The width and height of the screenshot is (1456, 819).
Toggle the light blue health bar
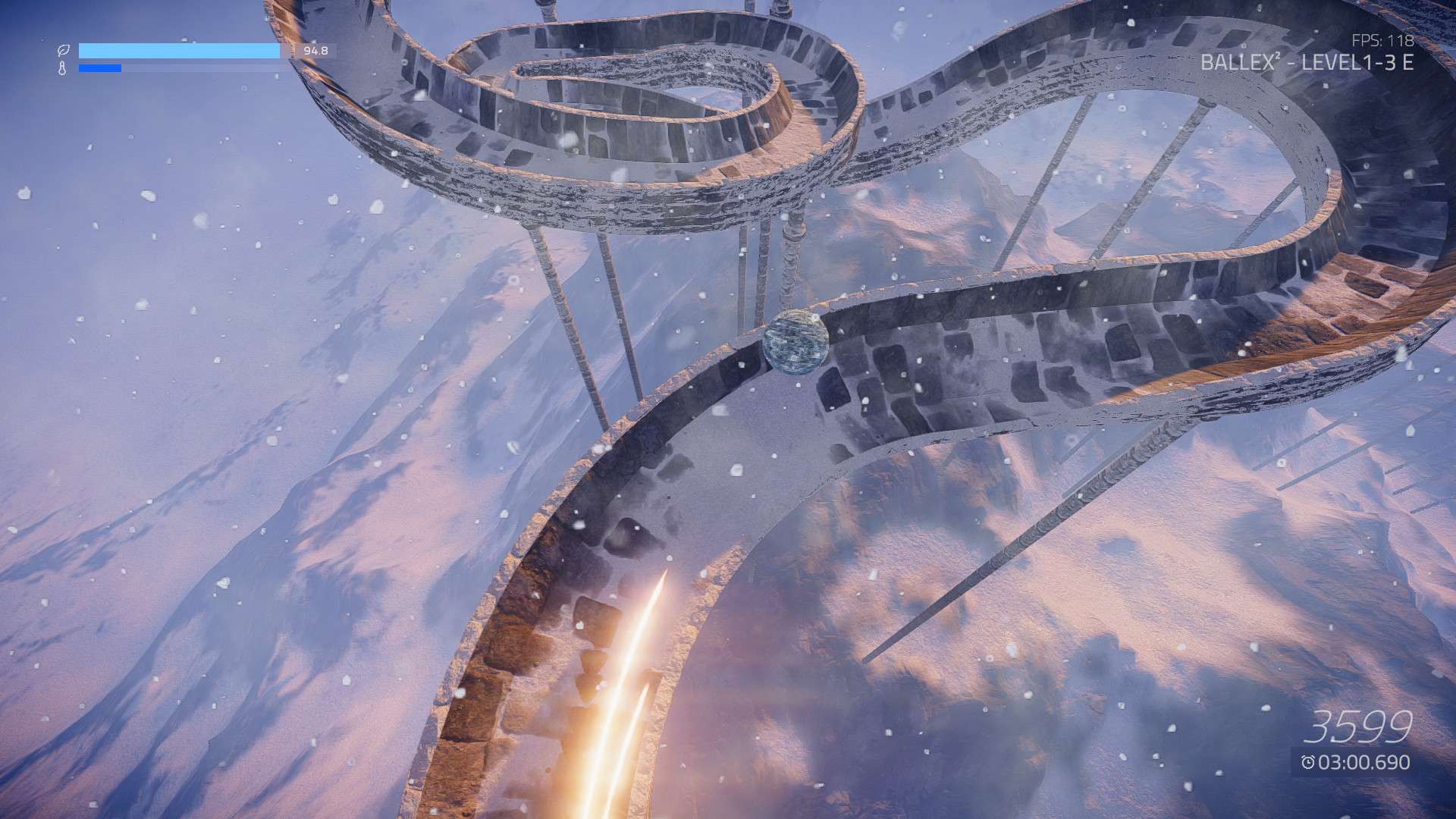178,50
